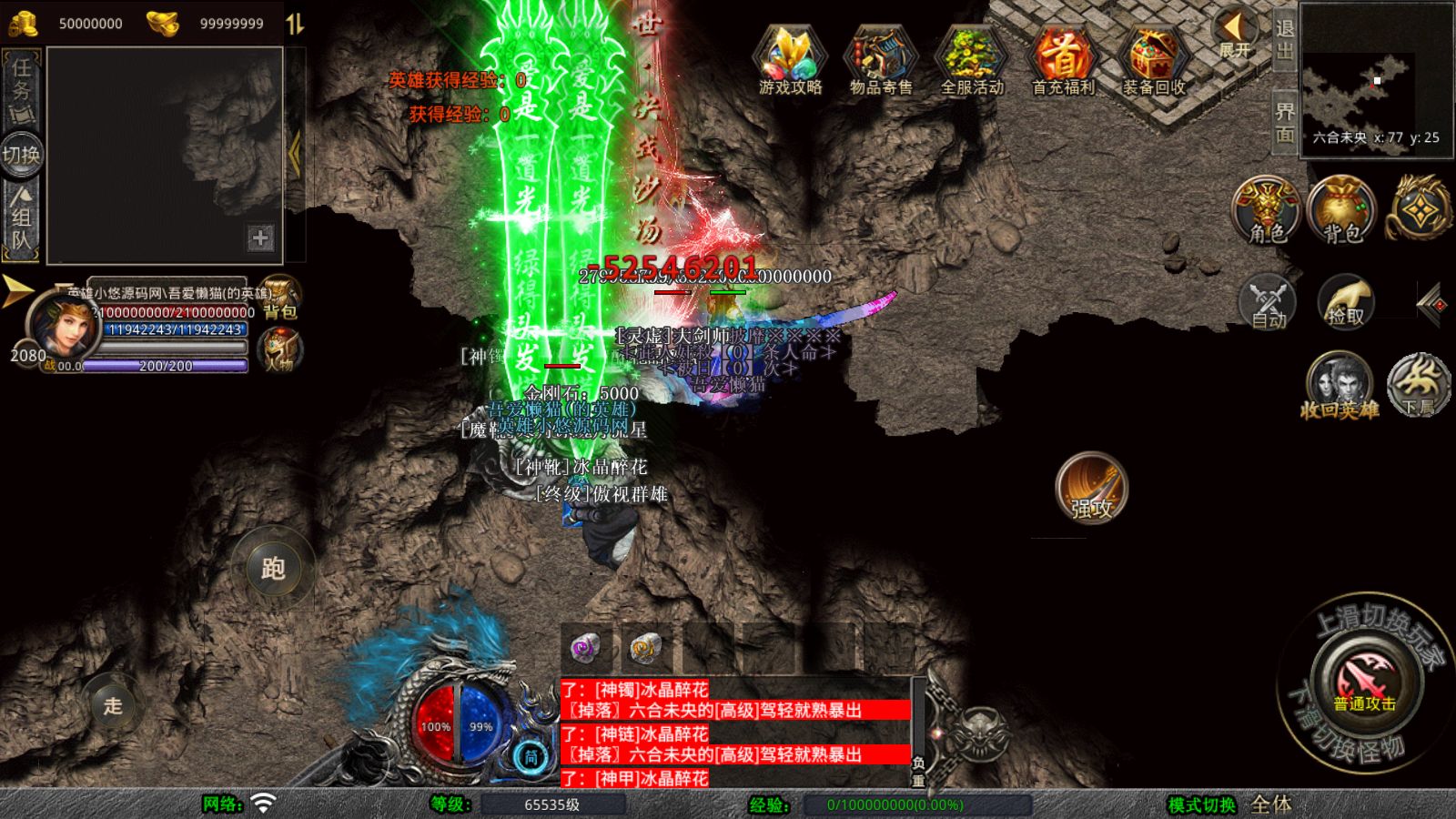Select the 任务 quest tab
The height and width of the screenshot is (819, 1456).
[x=22, y=88]
